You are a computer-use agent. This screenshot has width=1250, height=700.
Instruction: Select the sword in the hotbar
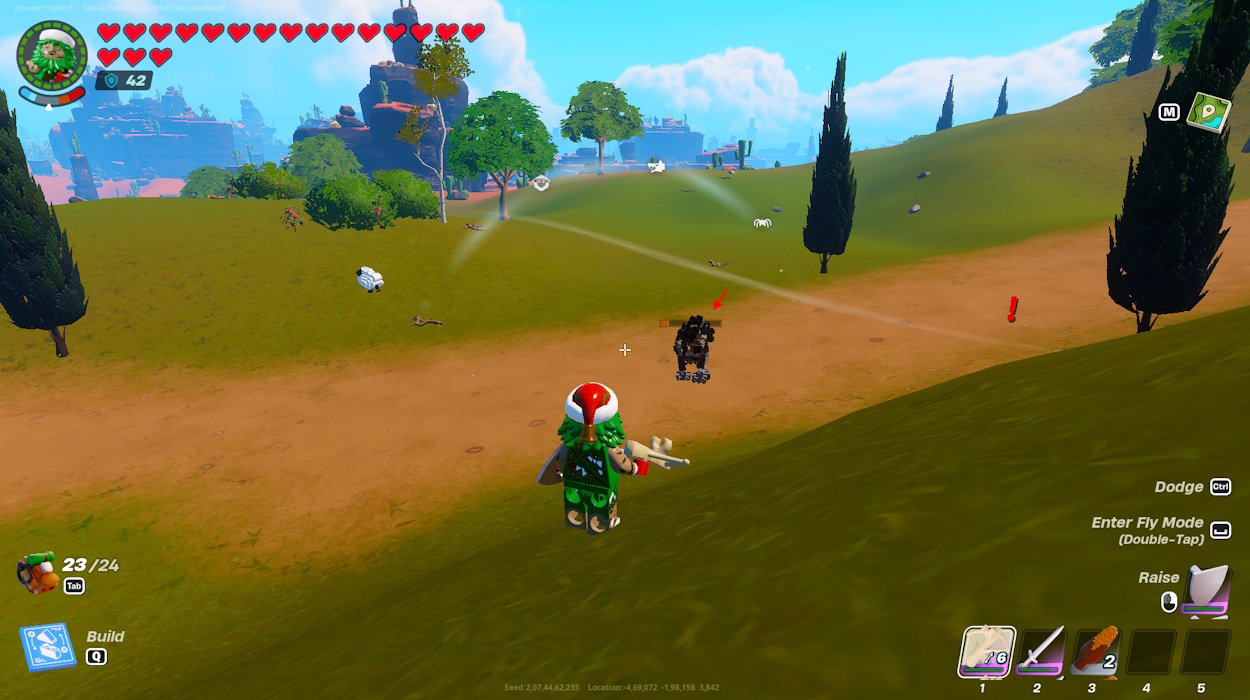[x=1040, y=651]
